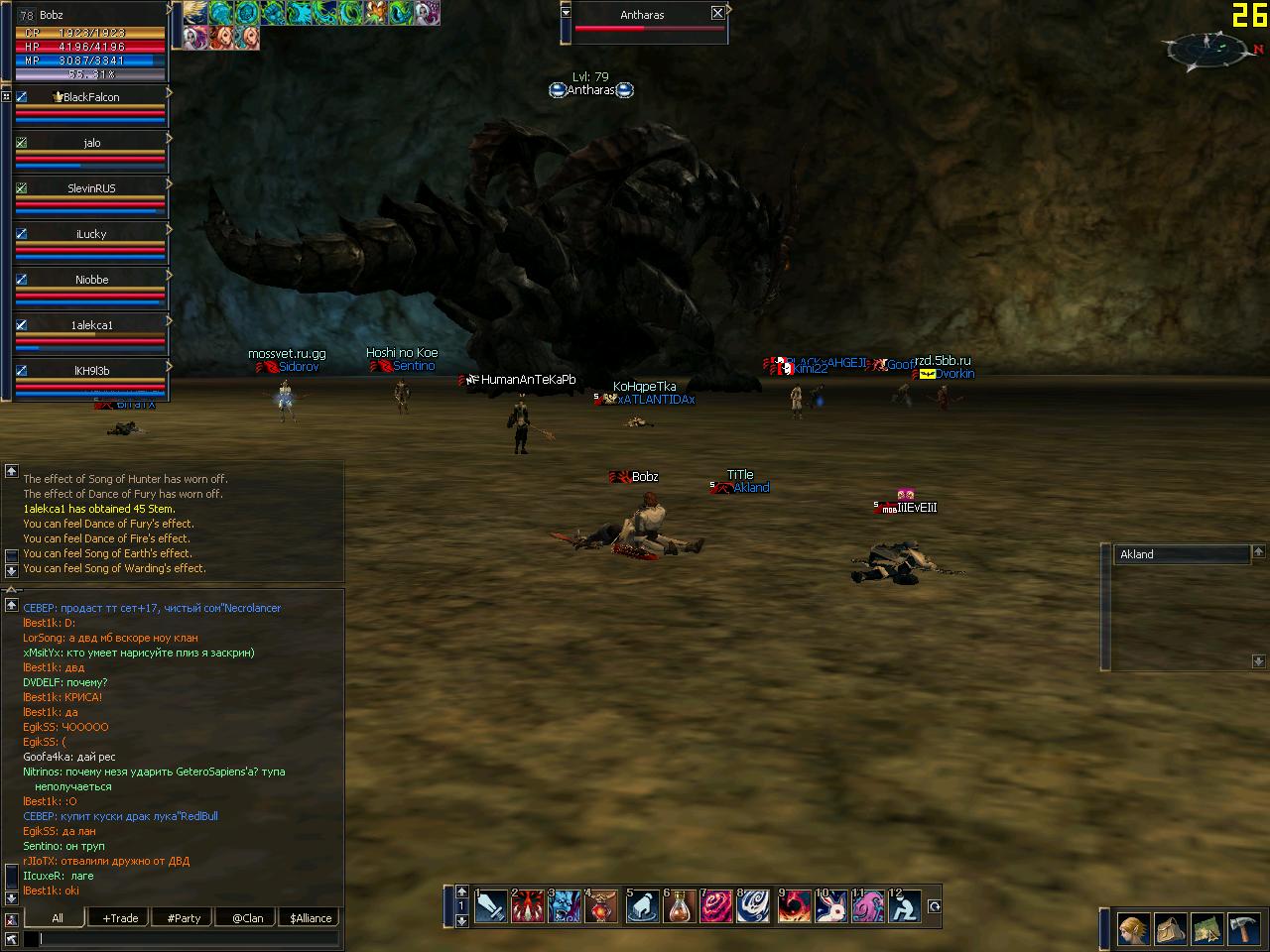Open the character status elf-head icon

[1134, 929]
